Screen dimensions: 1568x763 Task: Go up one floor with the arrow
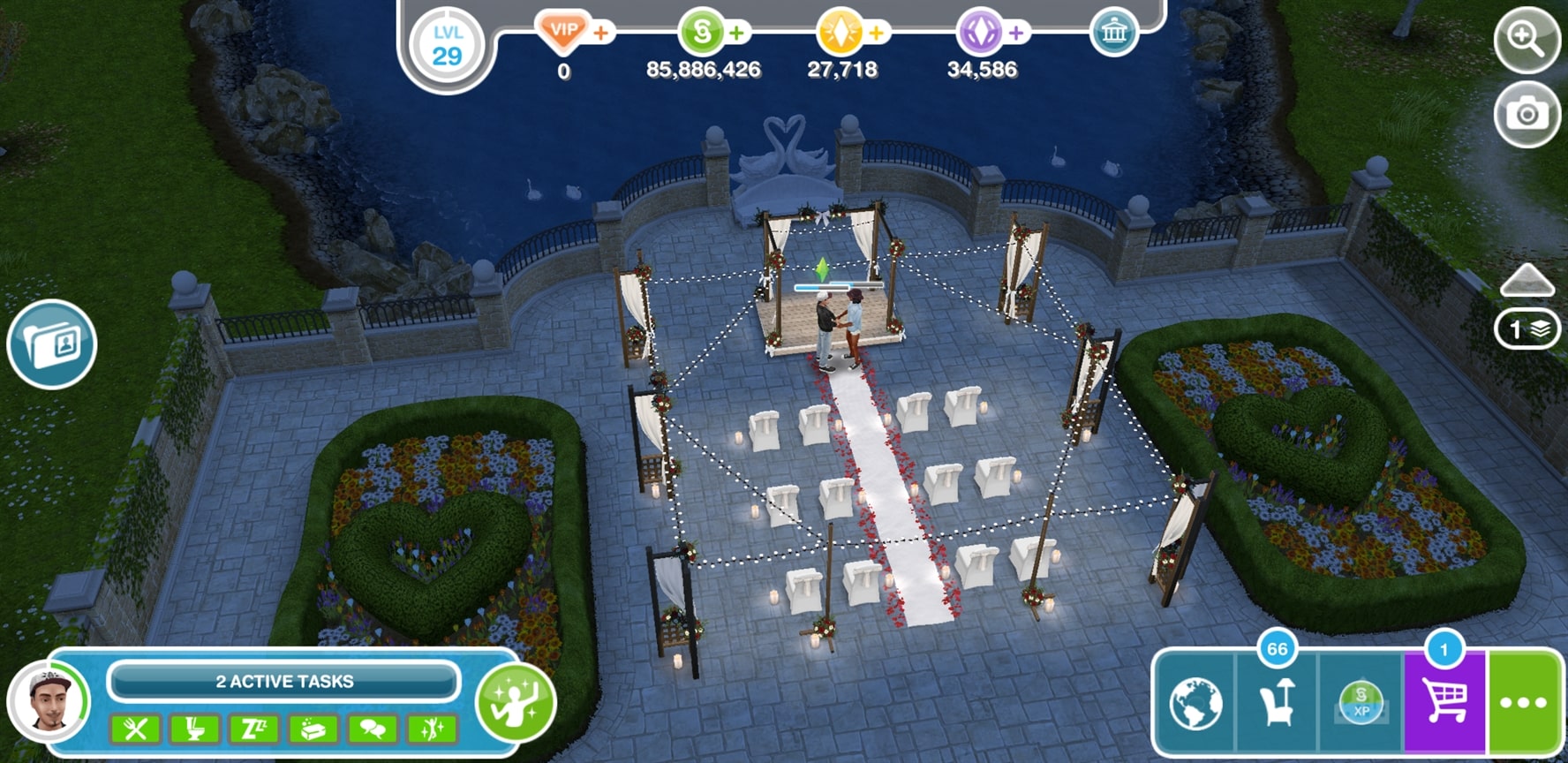(1527, 281)
